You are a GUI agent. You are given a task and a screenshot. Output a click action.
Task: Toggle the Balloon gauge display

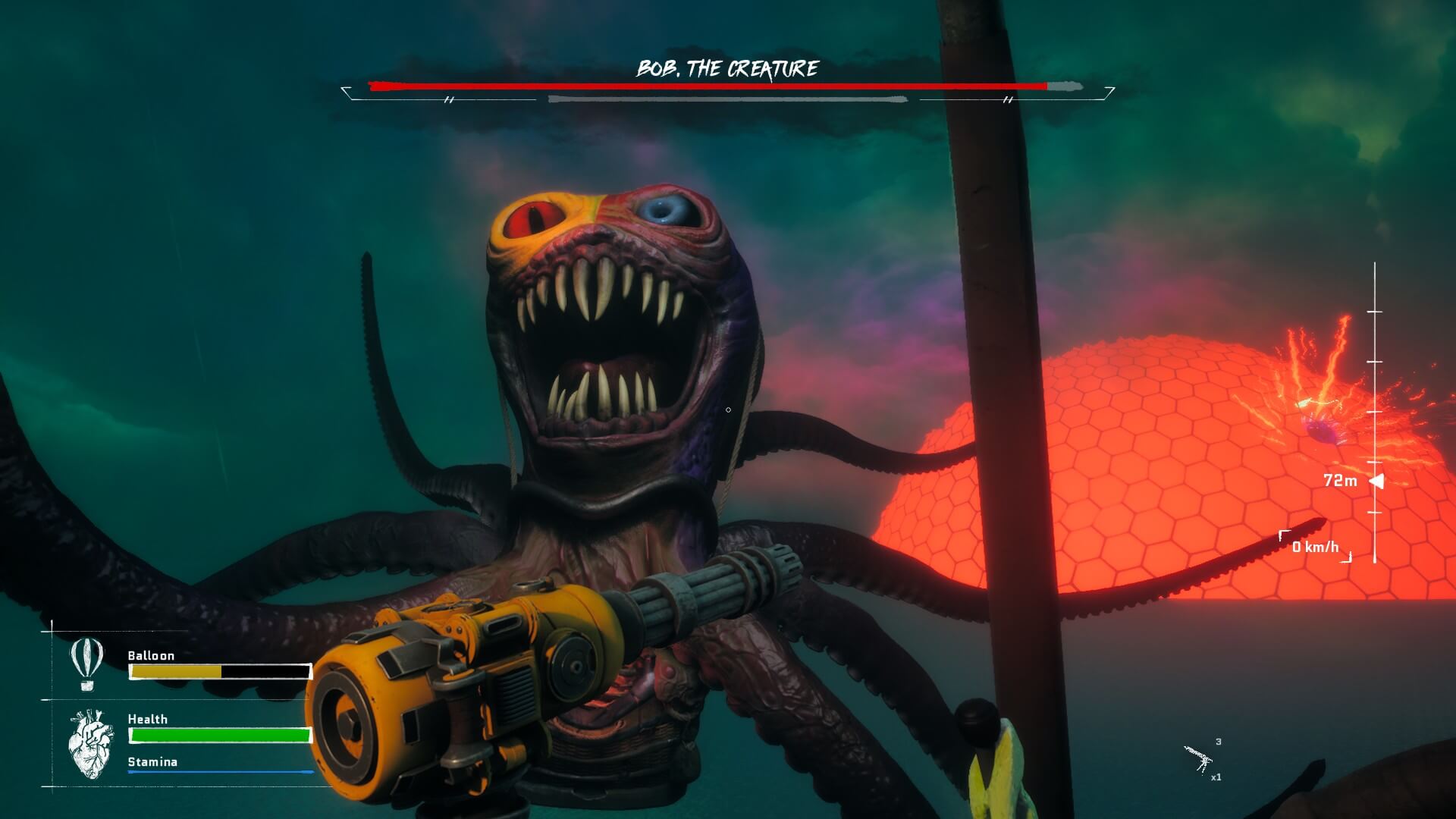click(218, 671)
